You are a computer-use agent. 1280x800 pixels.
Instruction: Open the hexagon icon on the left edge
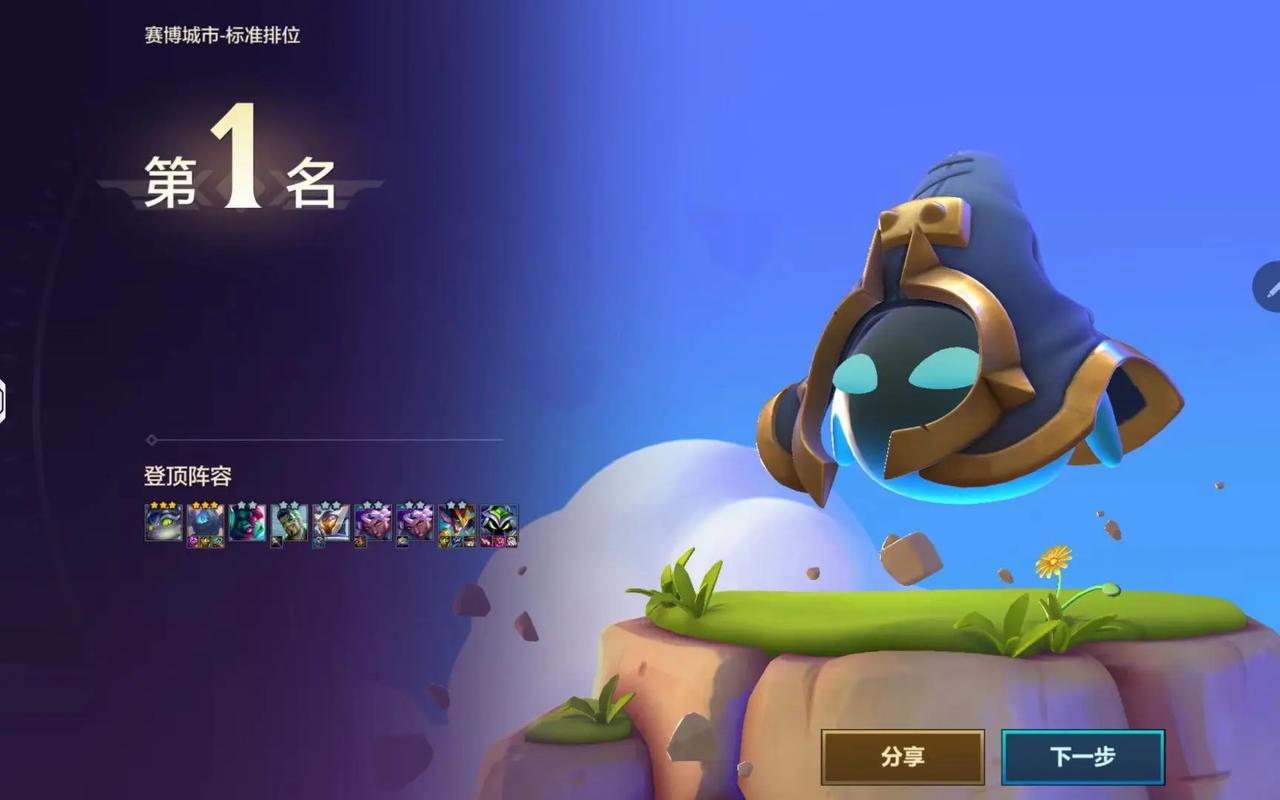point(3,400)
